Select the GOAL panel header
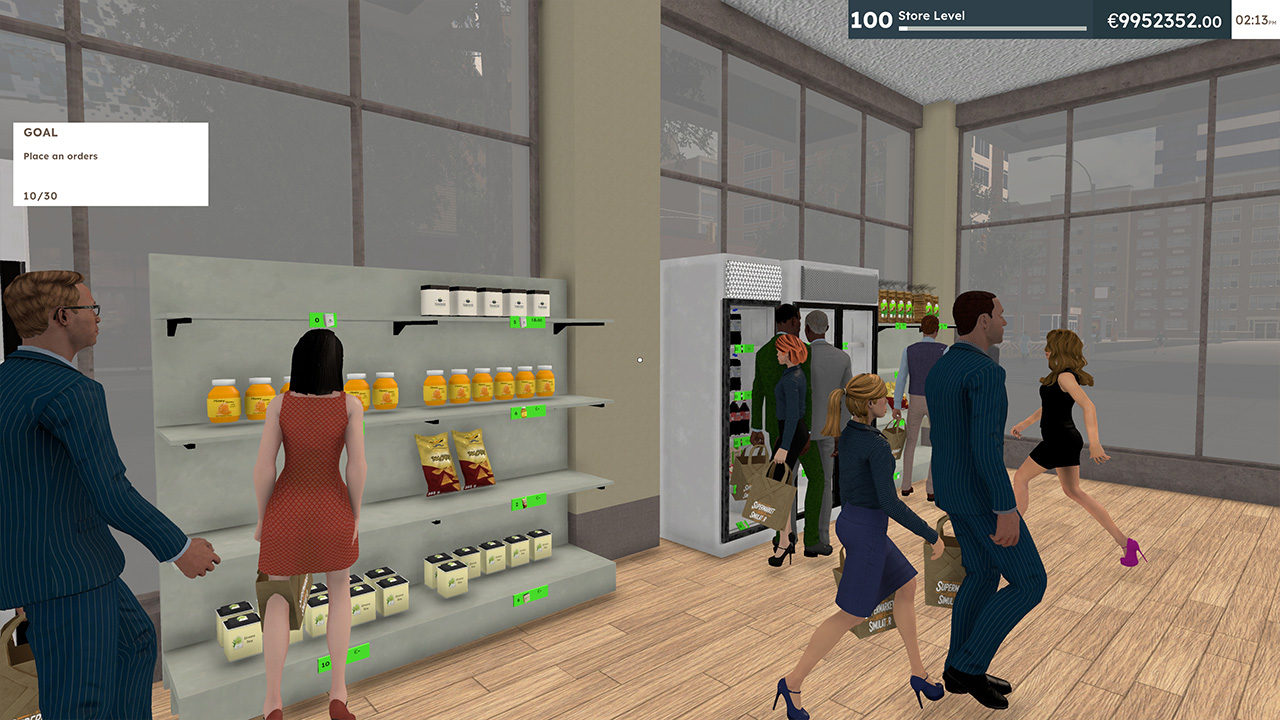This screenshot has width=1280, height=720. 42,132
